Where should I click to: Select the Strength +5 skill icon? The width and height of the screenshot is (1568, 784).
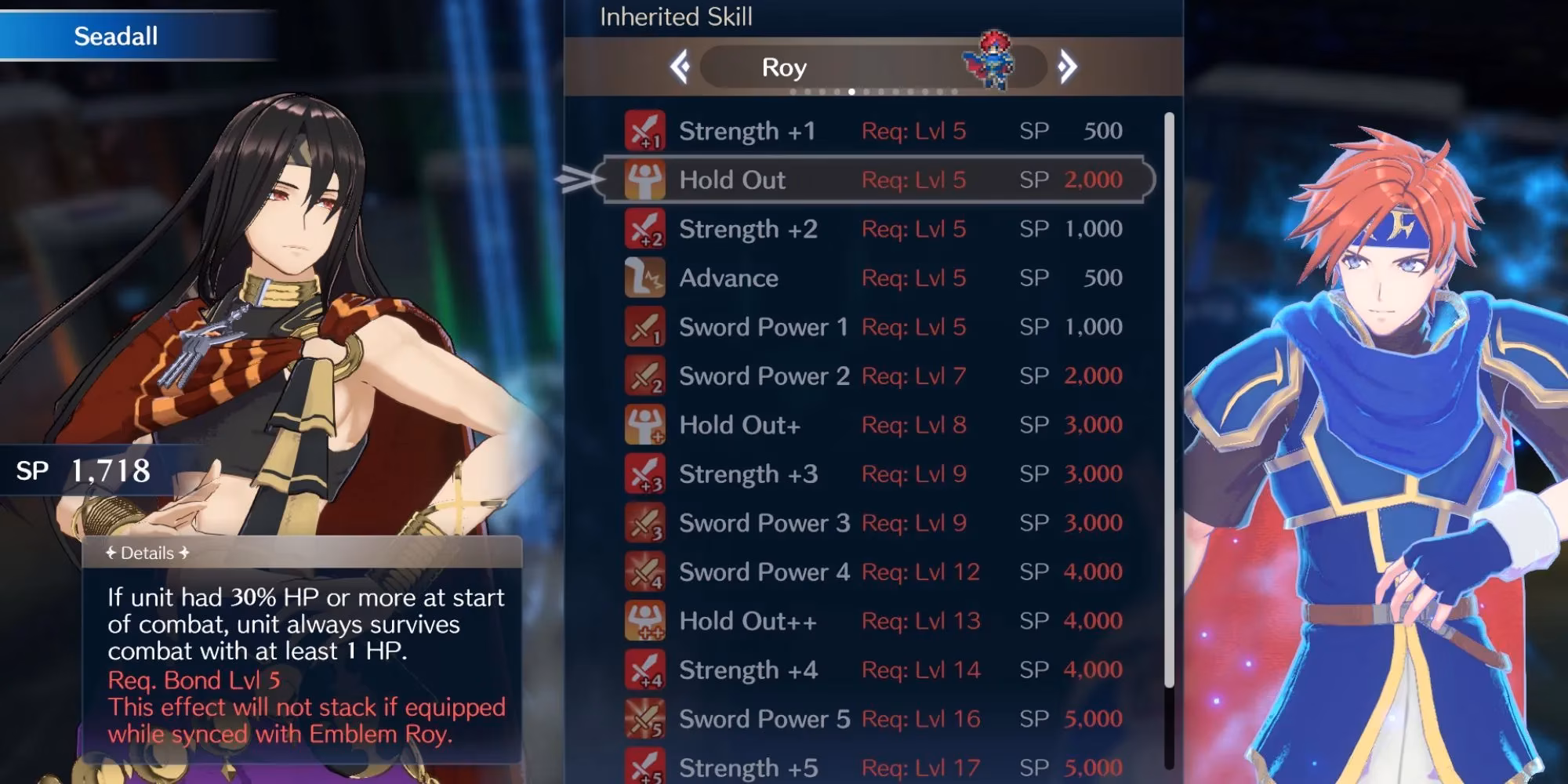[643, 768]
